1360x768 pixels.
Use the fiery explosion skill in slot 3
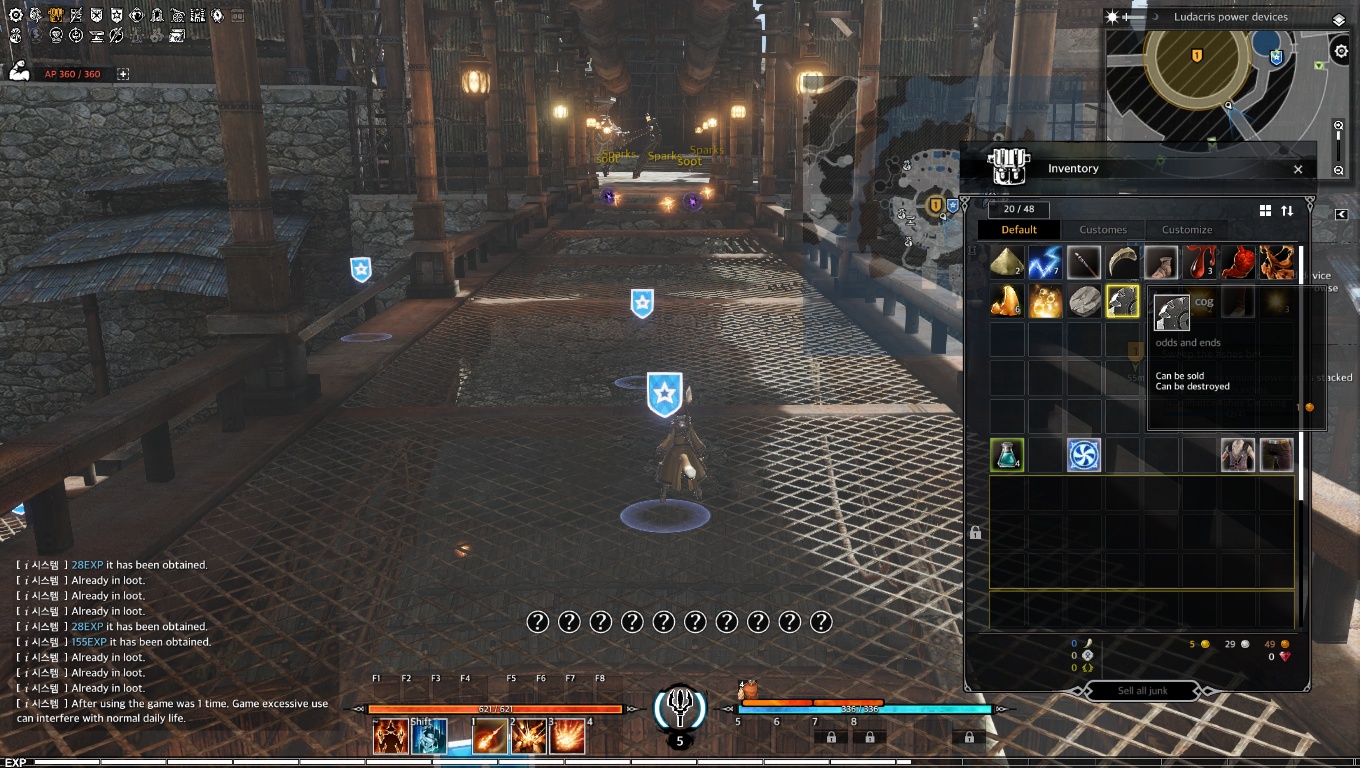pos(567,737)
